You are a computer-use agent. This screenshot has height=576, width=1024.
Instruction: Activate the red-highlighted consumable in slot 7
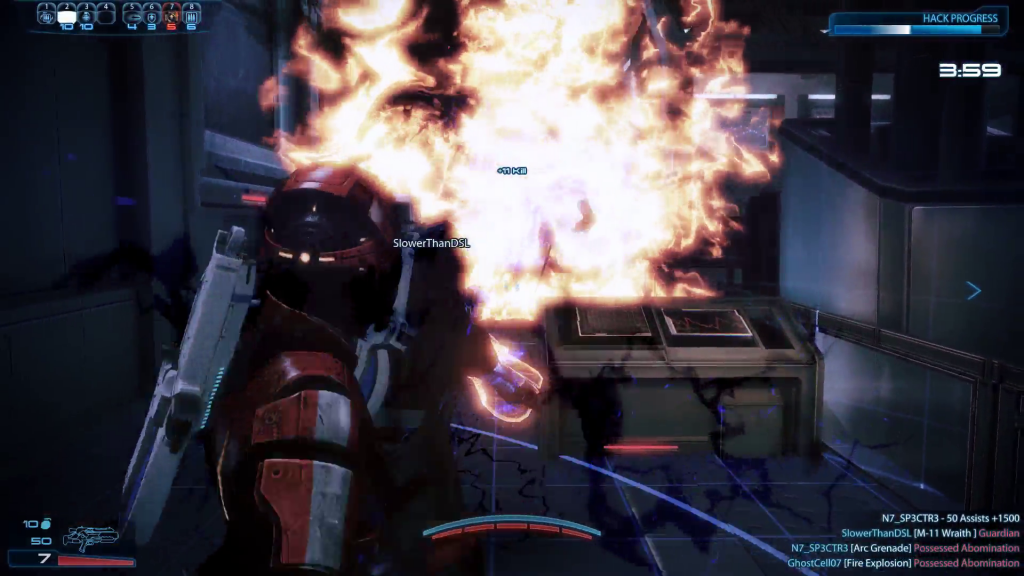171,16
